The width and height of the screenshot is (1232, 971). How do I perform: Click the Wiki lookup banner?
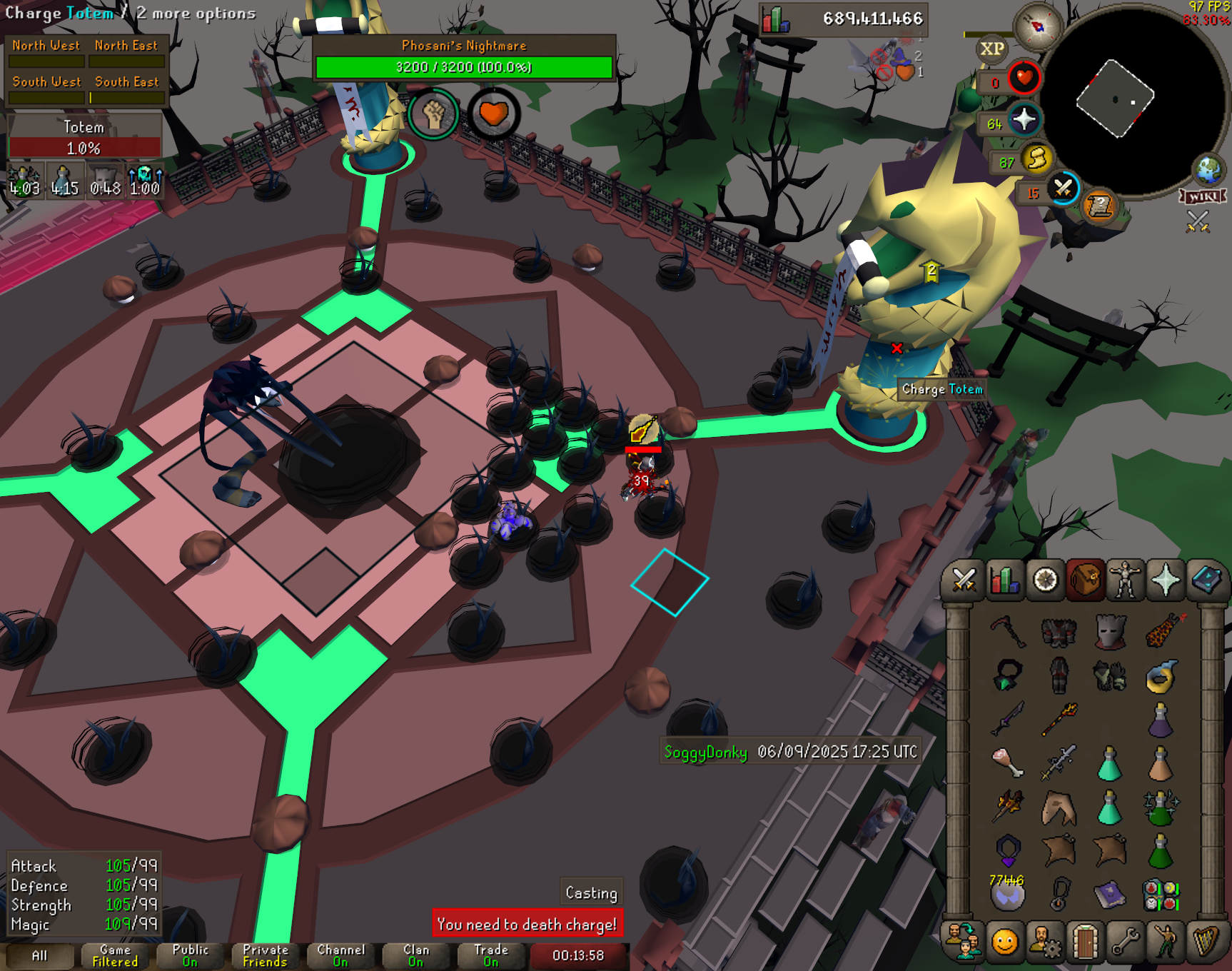click(1203, 196)
